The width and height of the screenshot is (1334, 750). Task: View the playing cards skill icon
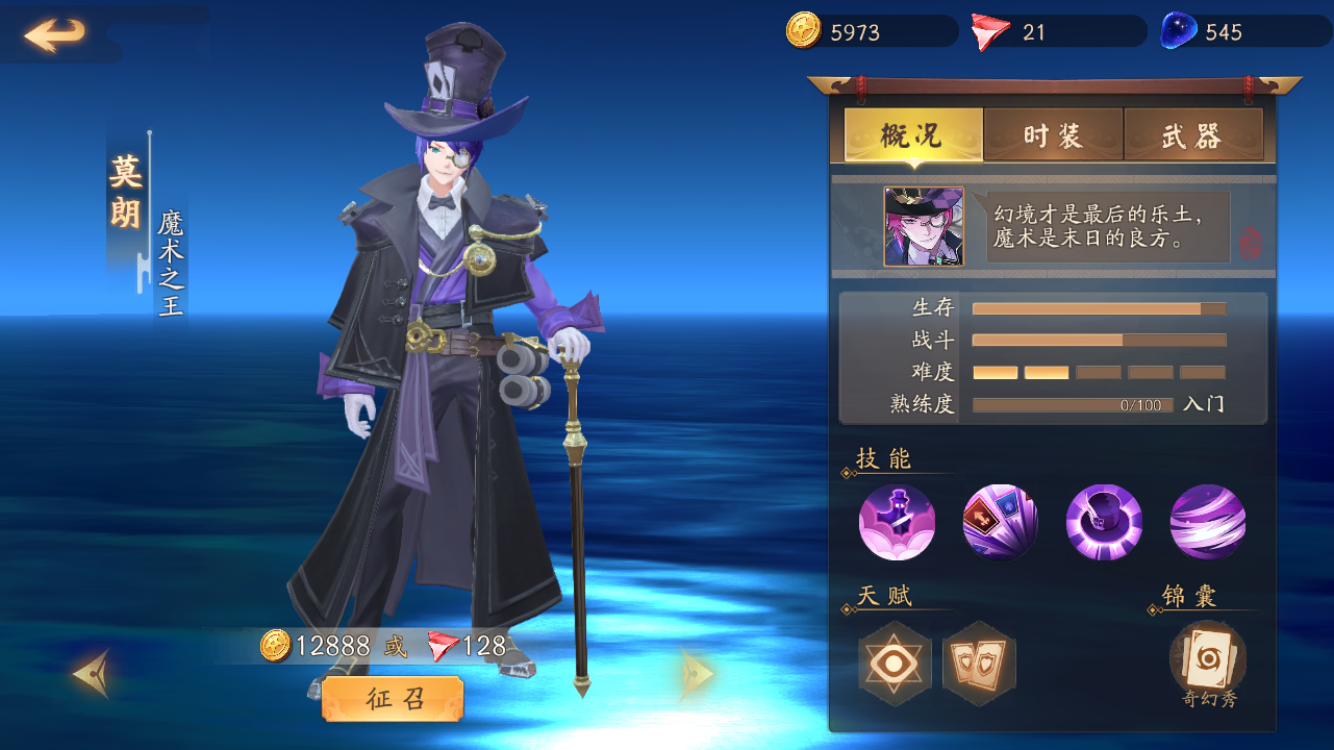(x=1000, y=522)
